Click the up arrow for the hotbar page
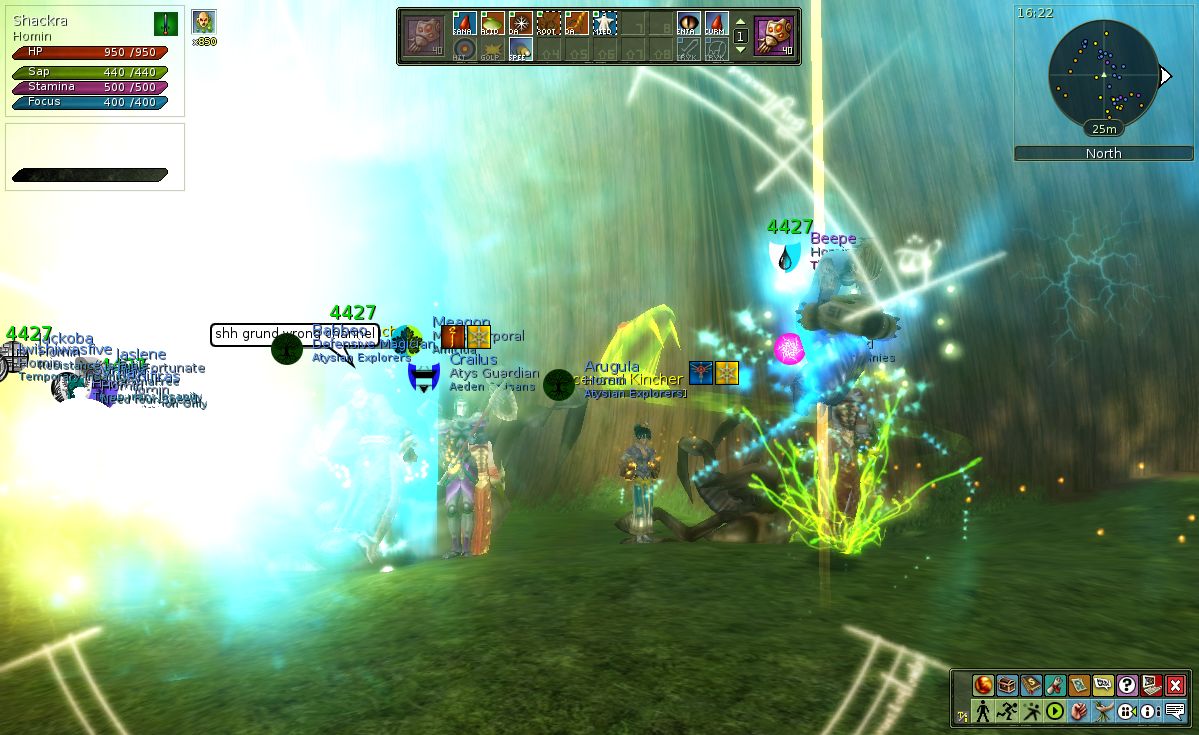 click(x=740, y=22)
